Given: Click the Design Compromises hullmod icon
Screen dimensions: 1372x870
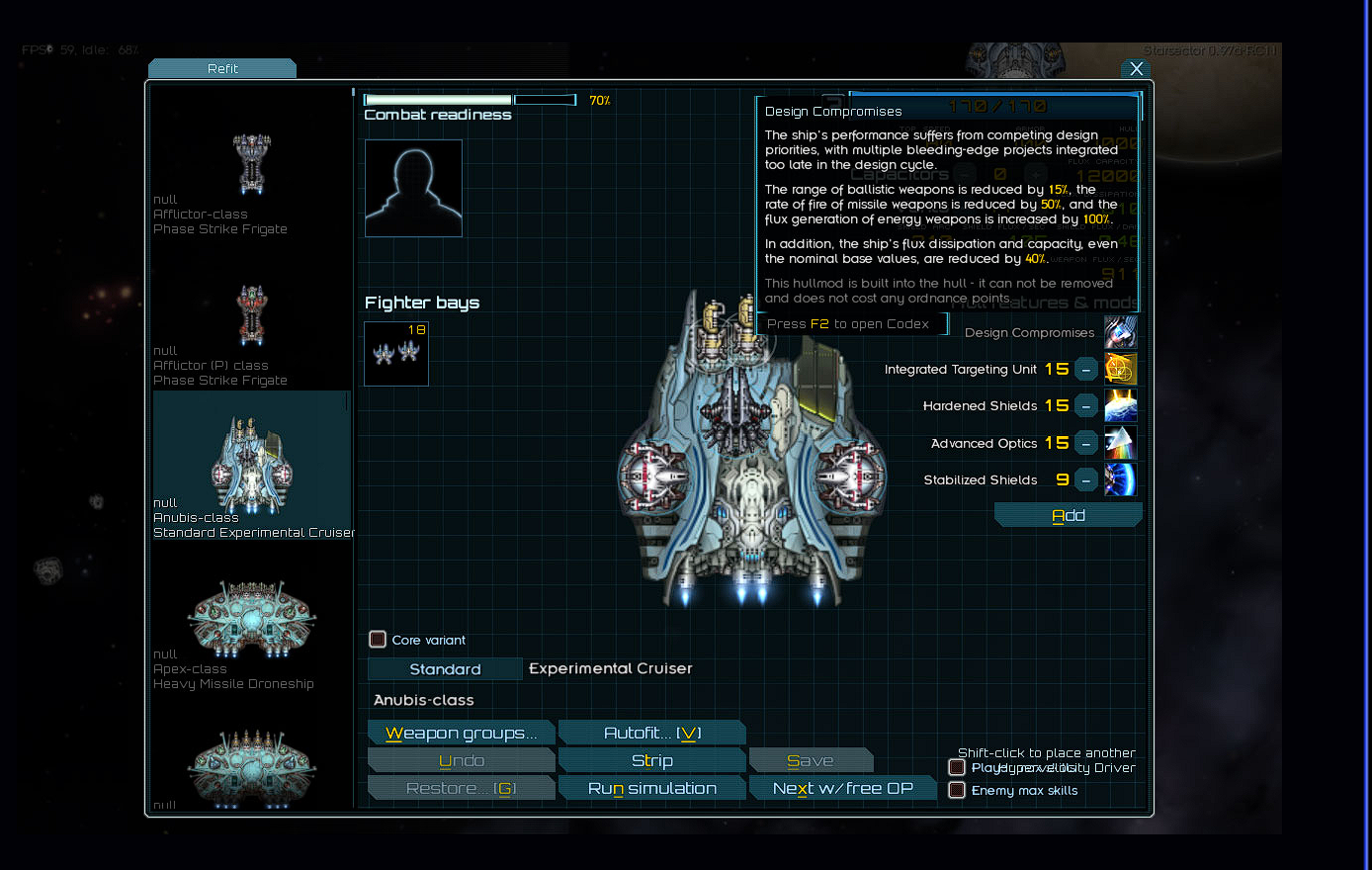Looking at the screenshot, I should (x=1120, y=332).
